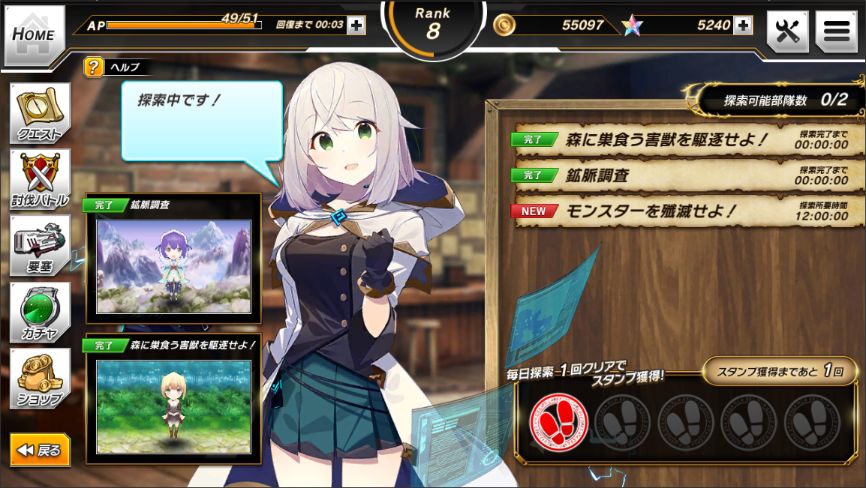This screenshot has width=866, height=488.
Task: Open the クエスト quest menu
Action: click(40, 113)
